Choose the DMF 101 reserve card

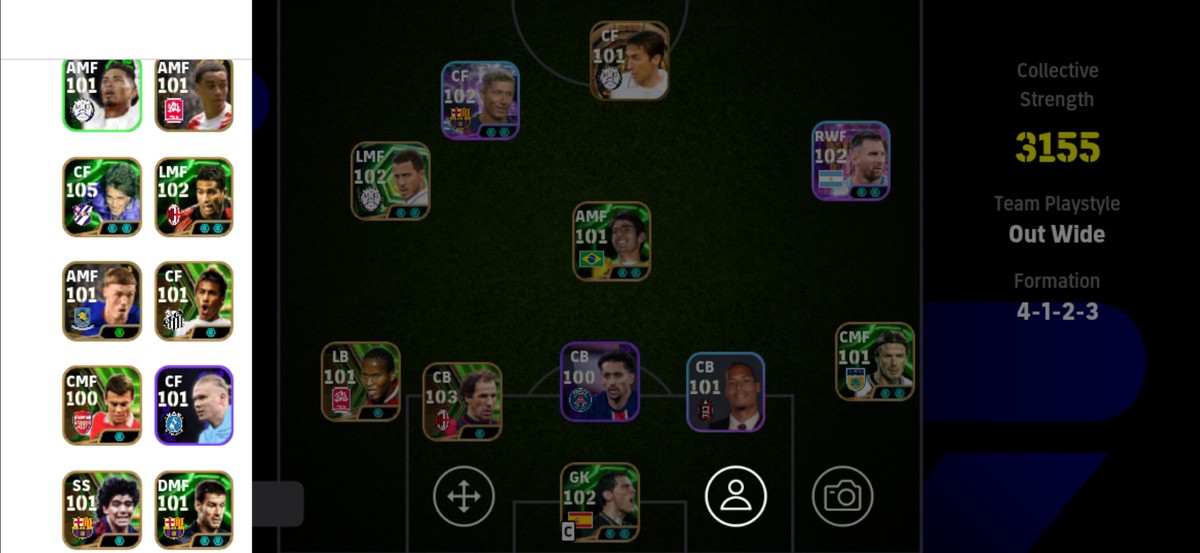(x=194, y=510)
